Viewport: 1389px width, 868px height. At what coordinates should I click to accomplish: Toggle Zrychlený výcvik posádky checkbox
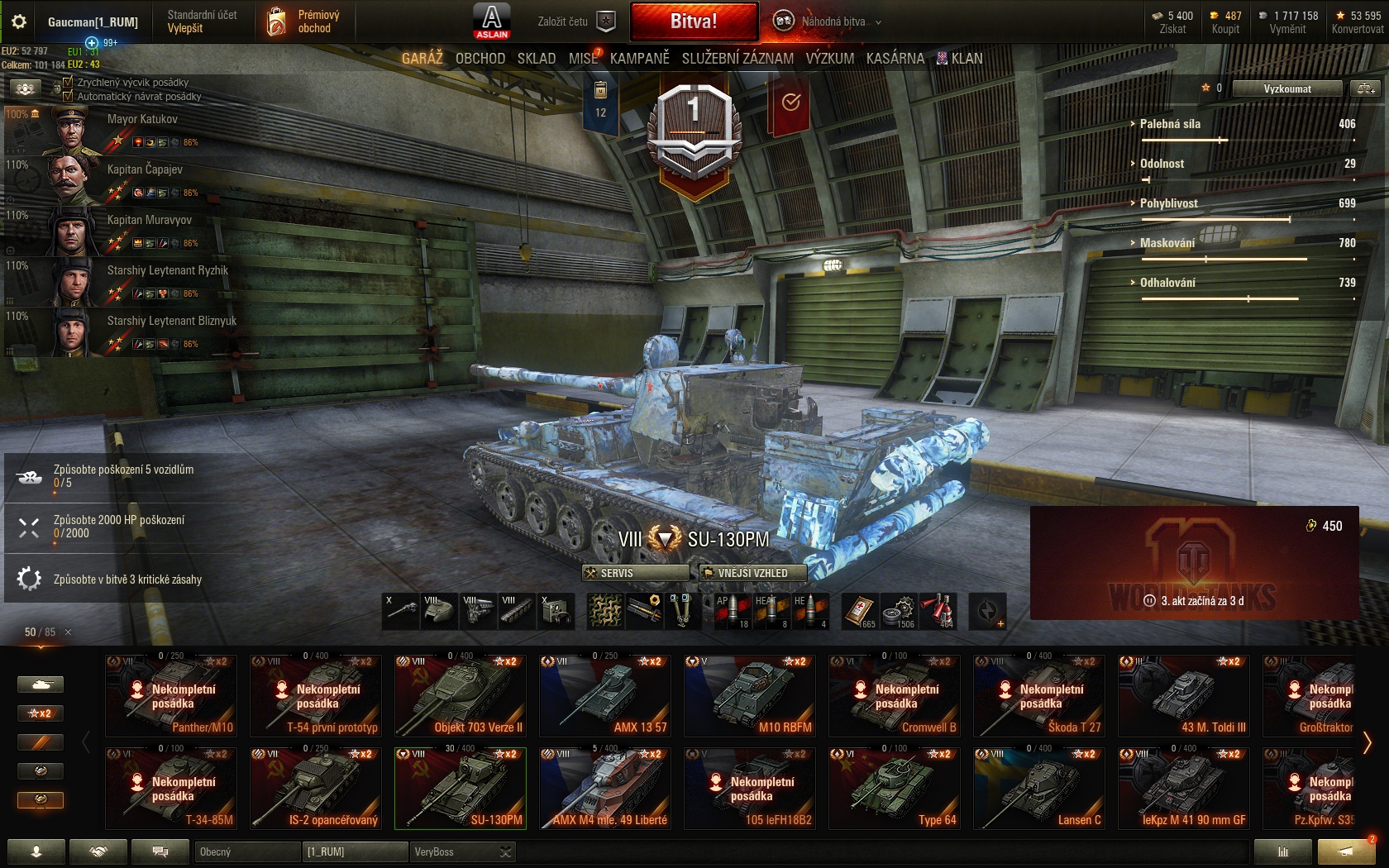[x=69, y=83]
